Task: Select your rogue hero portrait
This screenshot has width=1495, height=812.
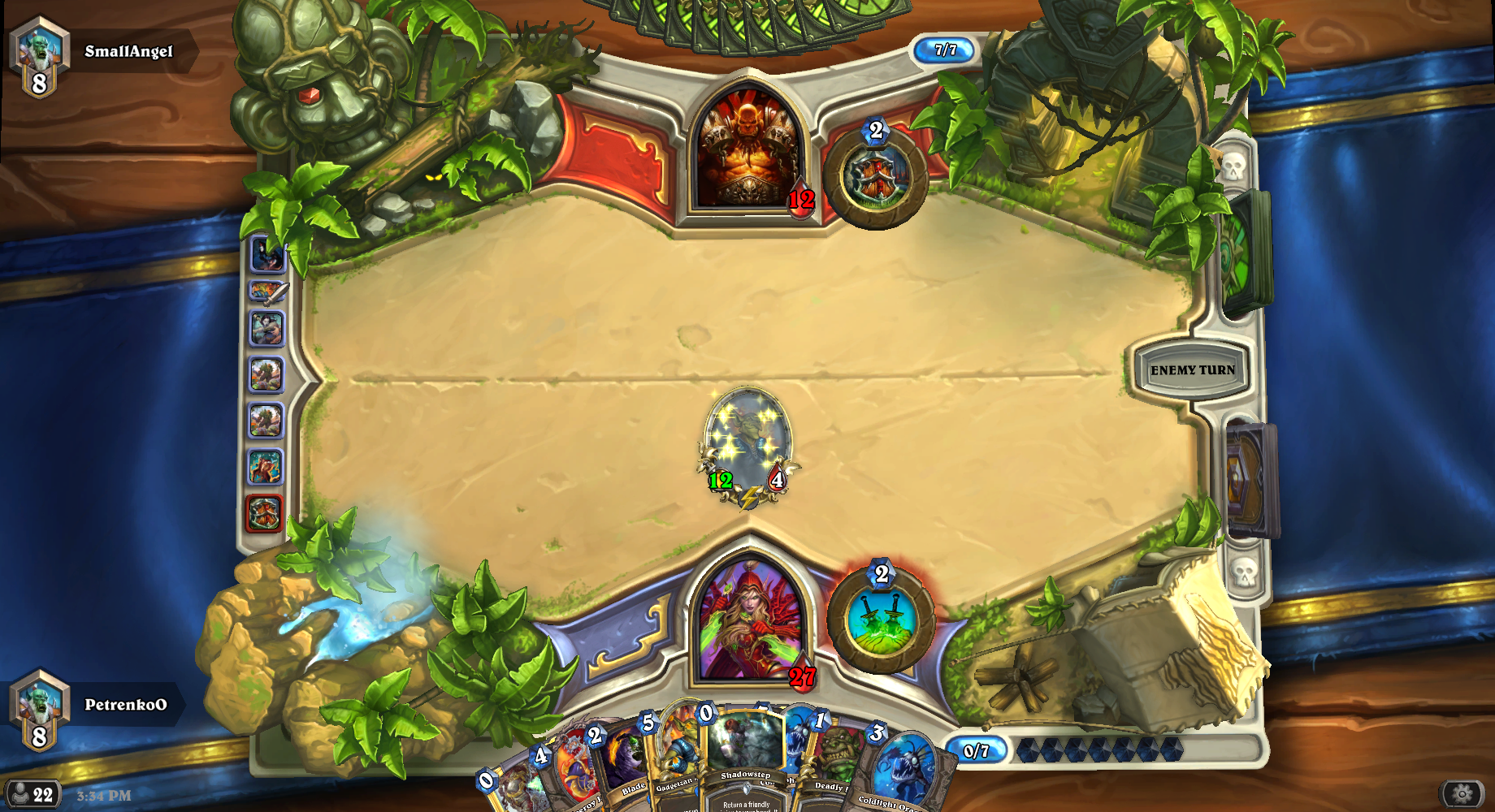Action: point(749,621)
